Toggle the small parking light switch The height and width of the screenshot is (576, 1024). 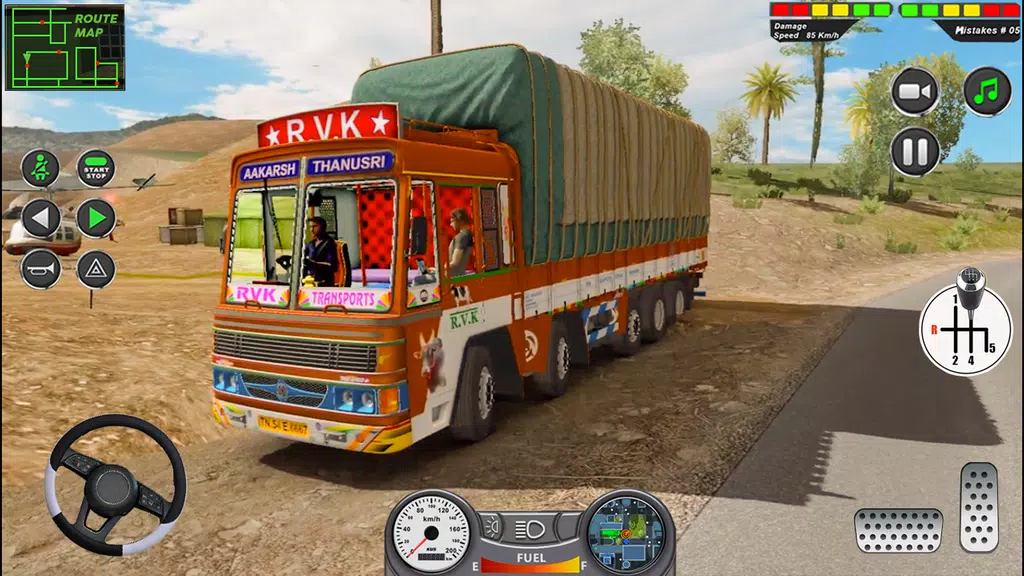[x=491, y=527]
